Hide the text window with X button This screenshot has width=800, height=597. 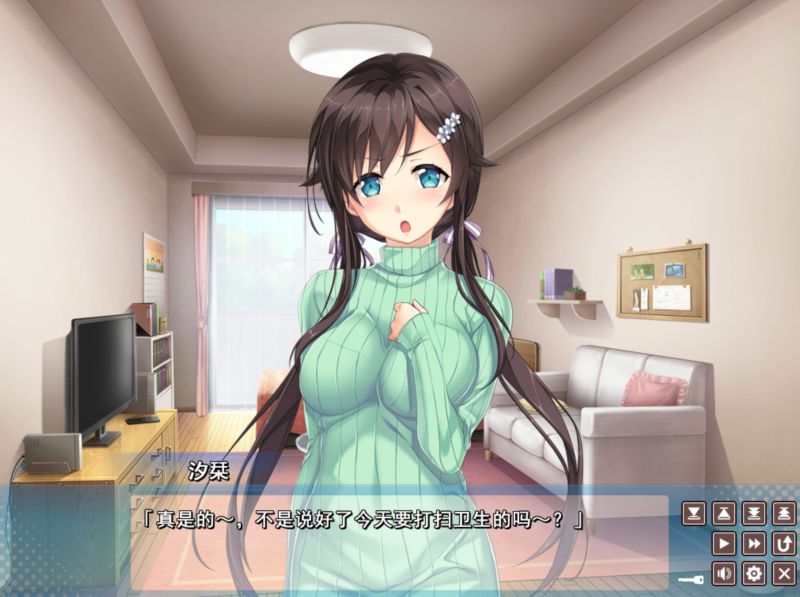[786, 574]
